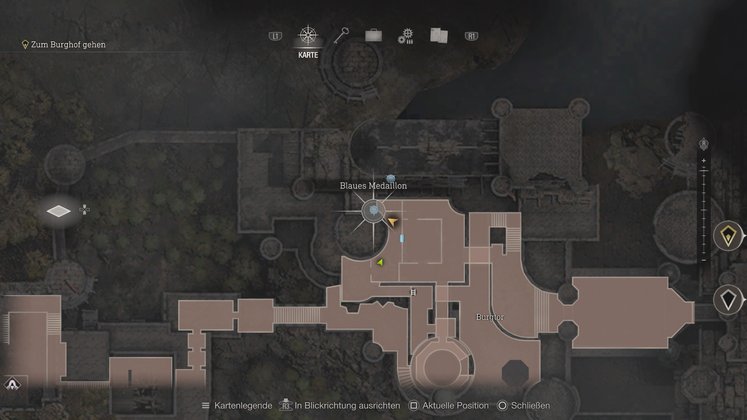Select the Blaues Medaillon map marker
This screenshot has width=747, height=420.
(x=373, y=210)
